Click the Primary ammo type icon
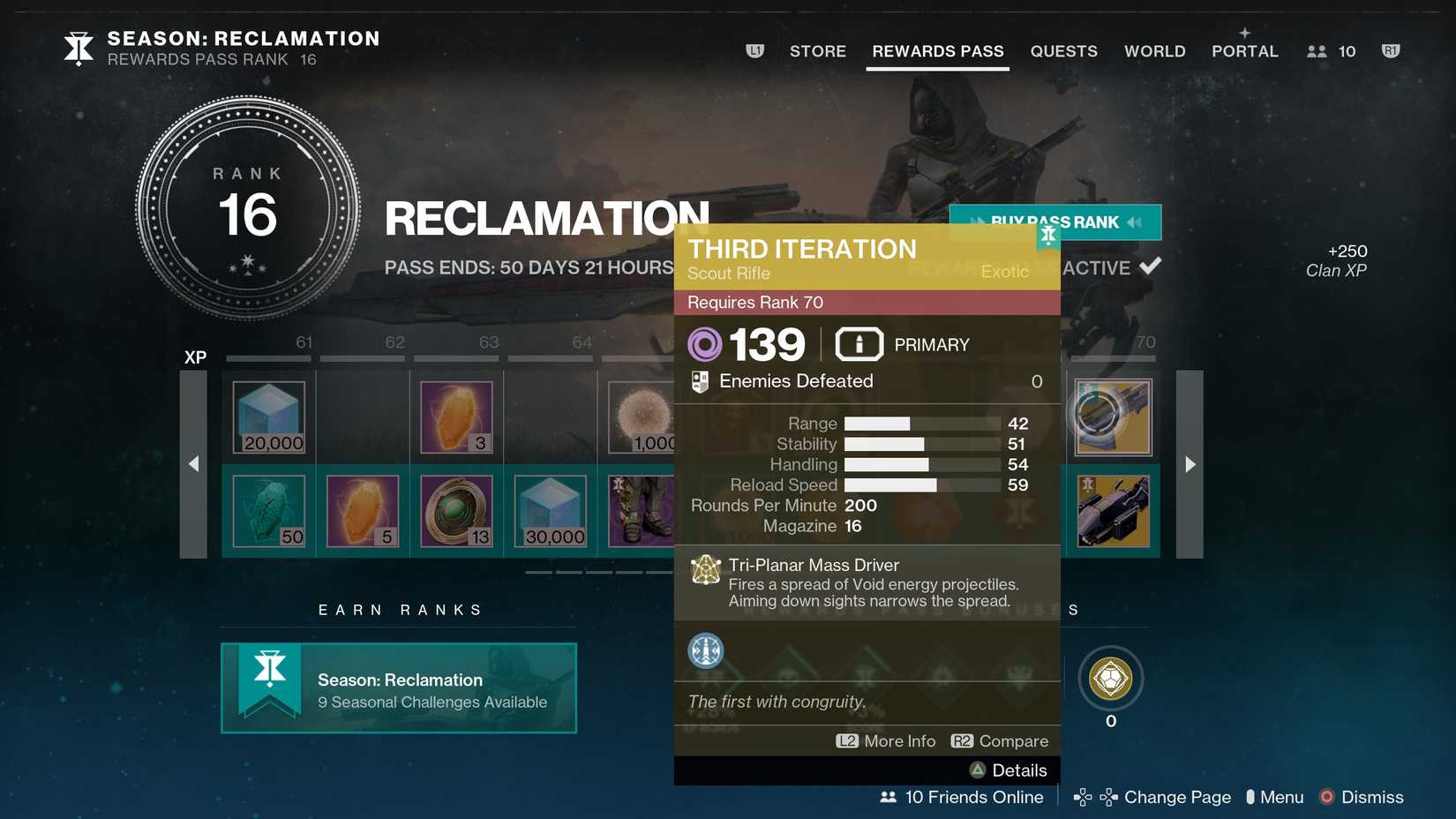 (x=859, y=344)
